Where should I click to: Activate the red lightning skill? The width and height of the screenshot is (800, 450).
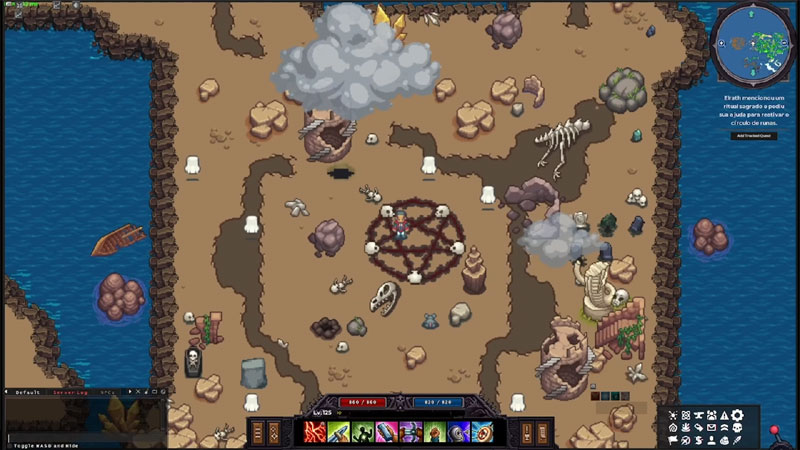(315, 432)
